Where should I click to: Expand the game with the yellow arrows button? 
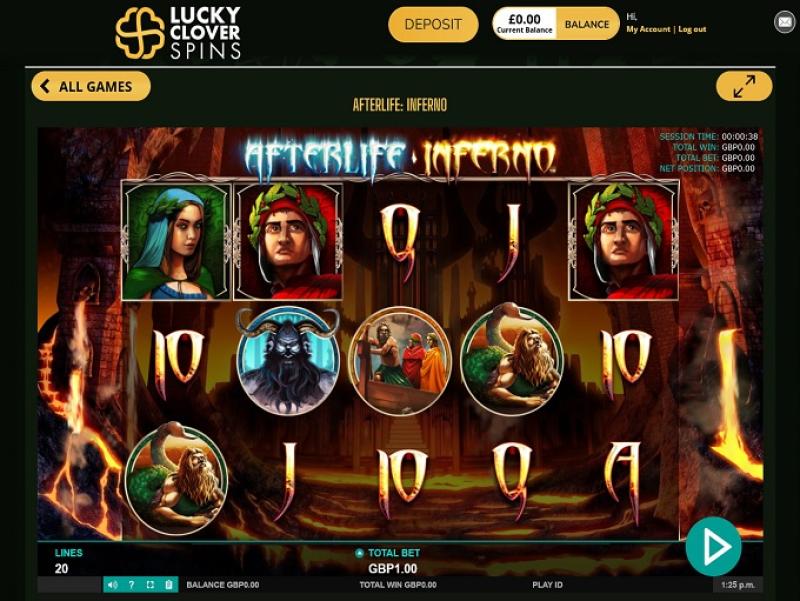click(744, 87)
